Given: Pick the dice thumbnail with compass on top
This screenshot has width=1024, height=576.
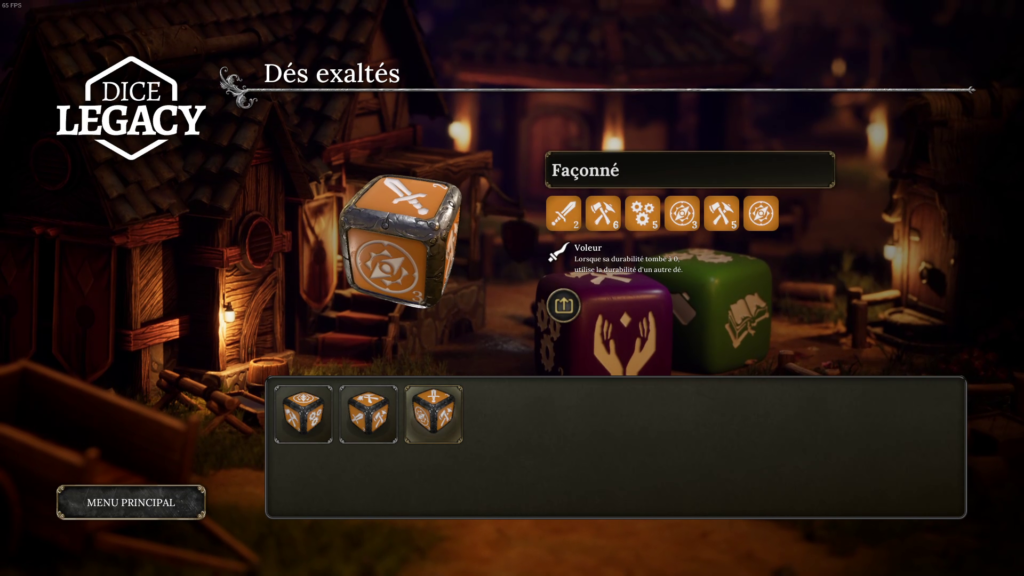Looking at the screenshot, I should 304,414.
